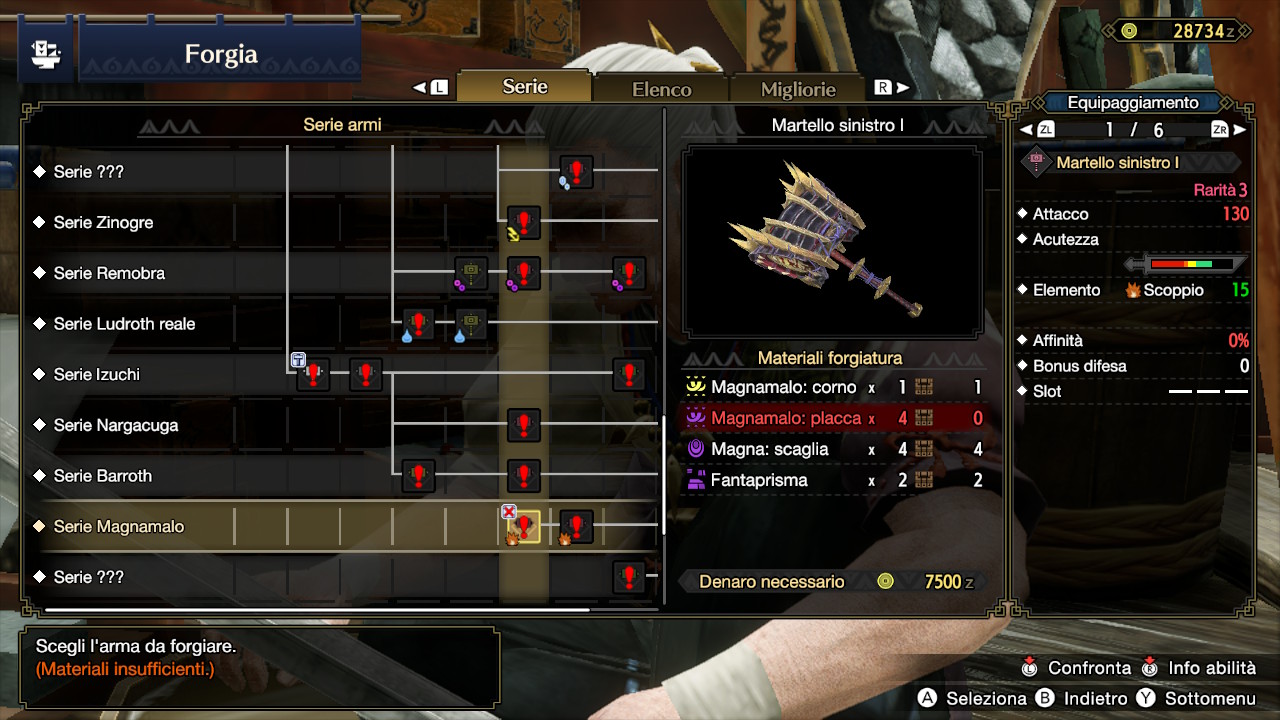Click the Martello sinistro I weapon preview
Viewport: 1280px width, 720px height.
[832, 242]
